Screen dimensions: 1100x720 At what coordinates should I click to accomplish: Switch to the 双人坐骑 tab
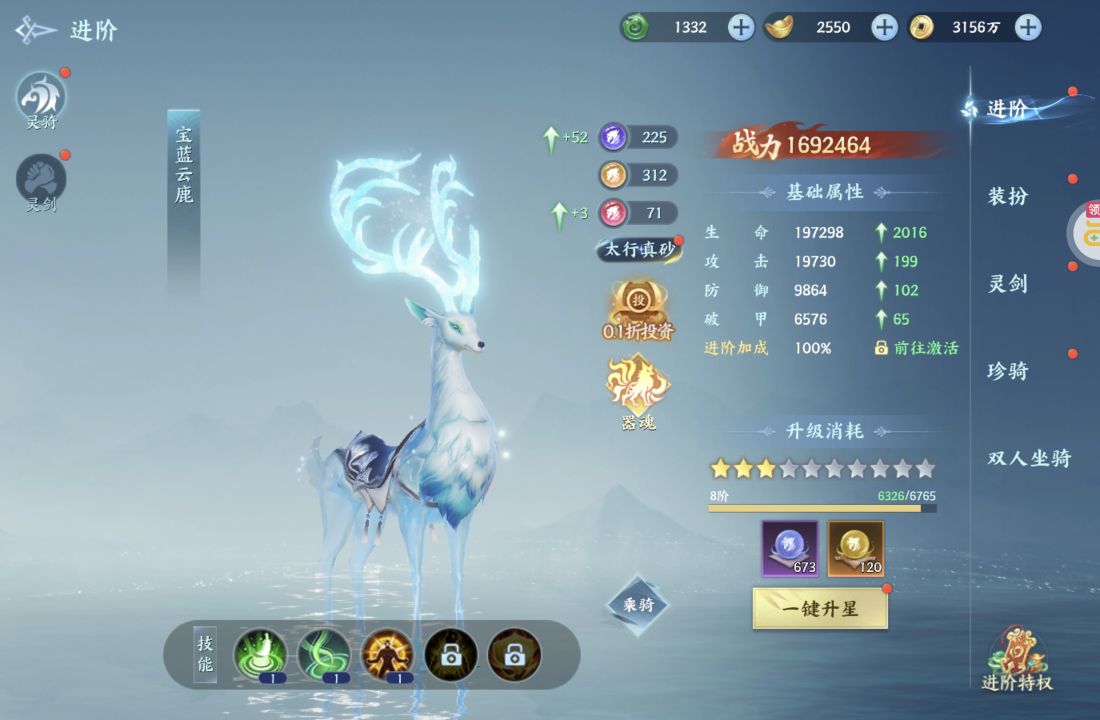pos(1029,458)
